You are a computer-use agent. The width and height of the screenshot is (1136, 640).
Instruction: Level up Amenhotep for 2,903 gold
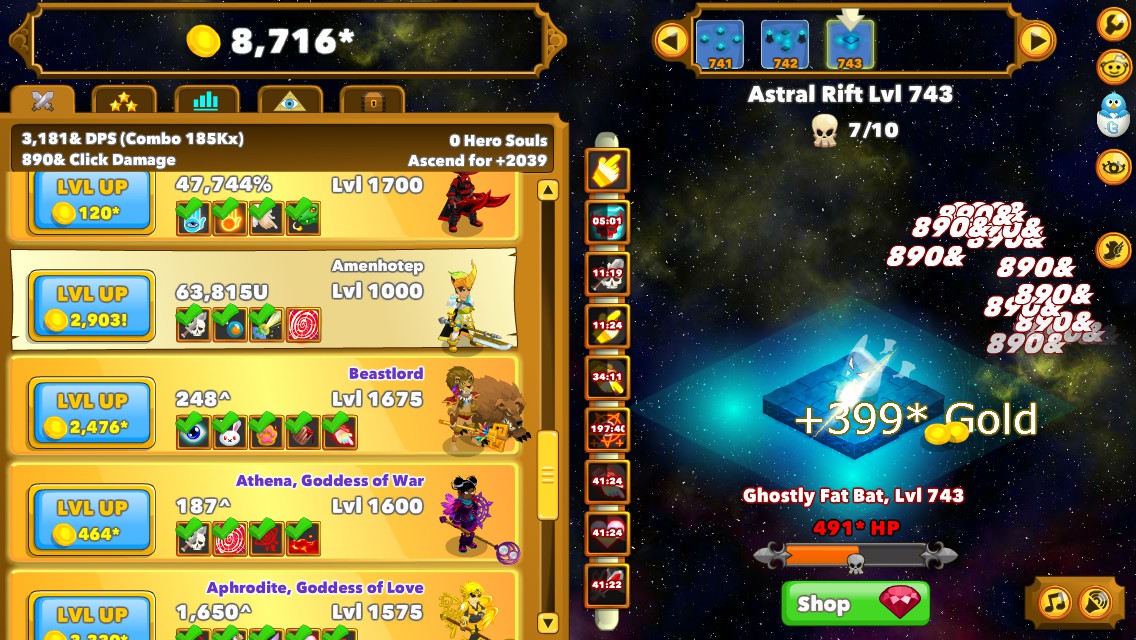(92, 306)
